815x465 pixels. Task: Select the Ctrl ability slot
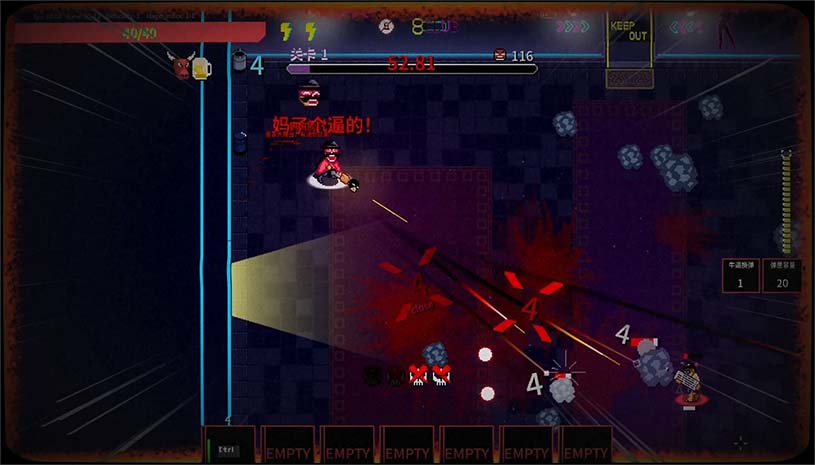pos(229,446)
